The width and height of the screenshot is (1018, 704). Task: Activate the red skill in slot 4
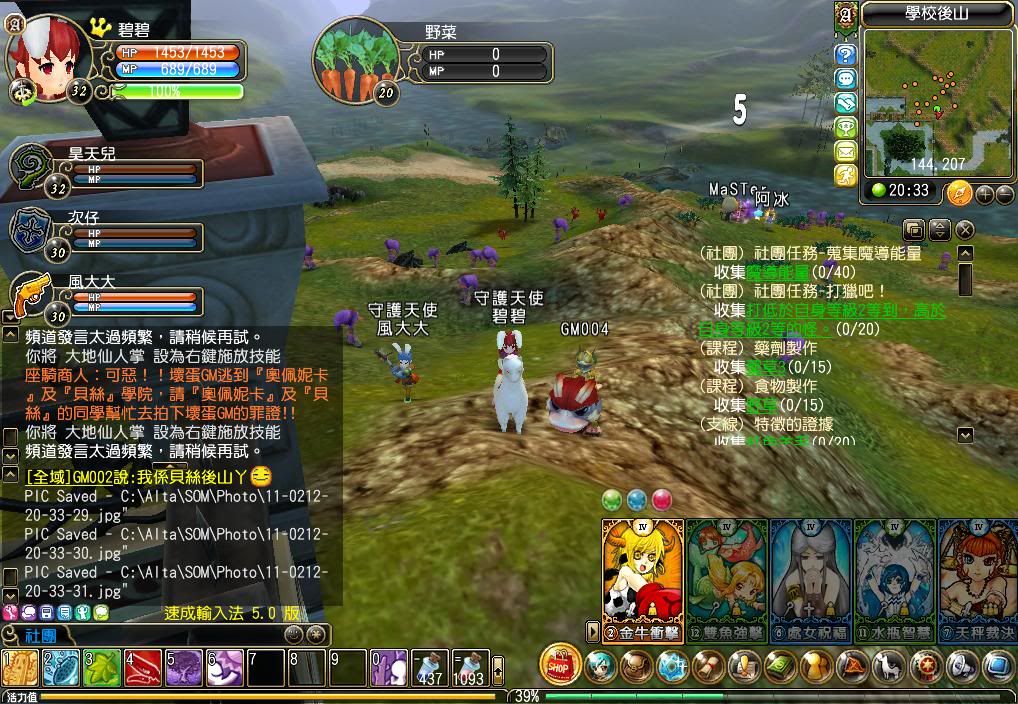click(x=142, y=667)
